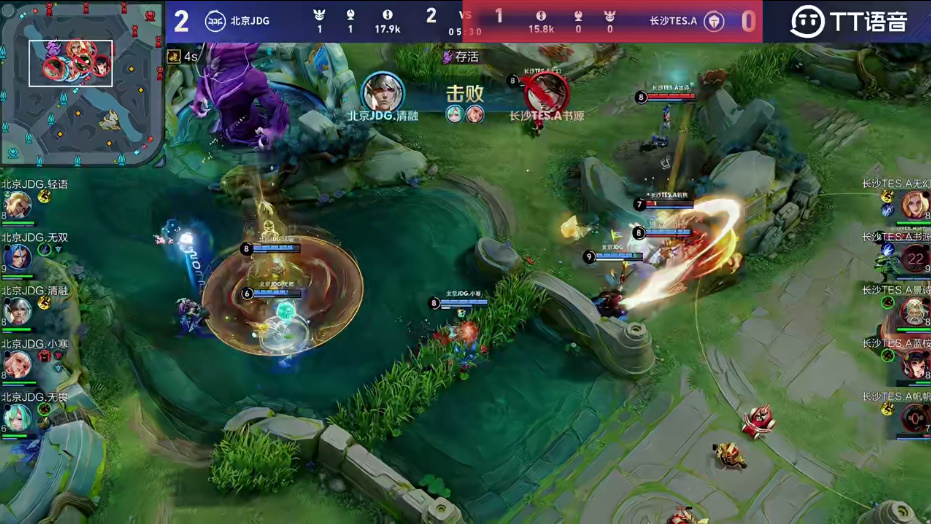Click the 长沙TES.A team logo in scoreboard

click(715, 21)
